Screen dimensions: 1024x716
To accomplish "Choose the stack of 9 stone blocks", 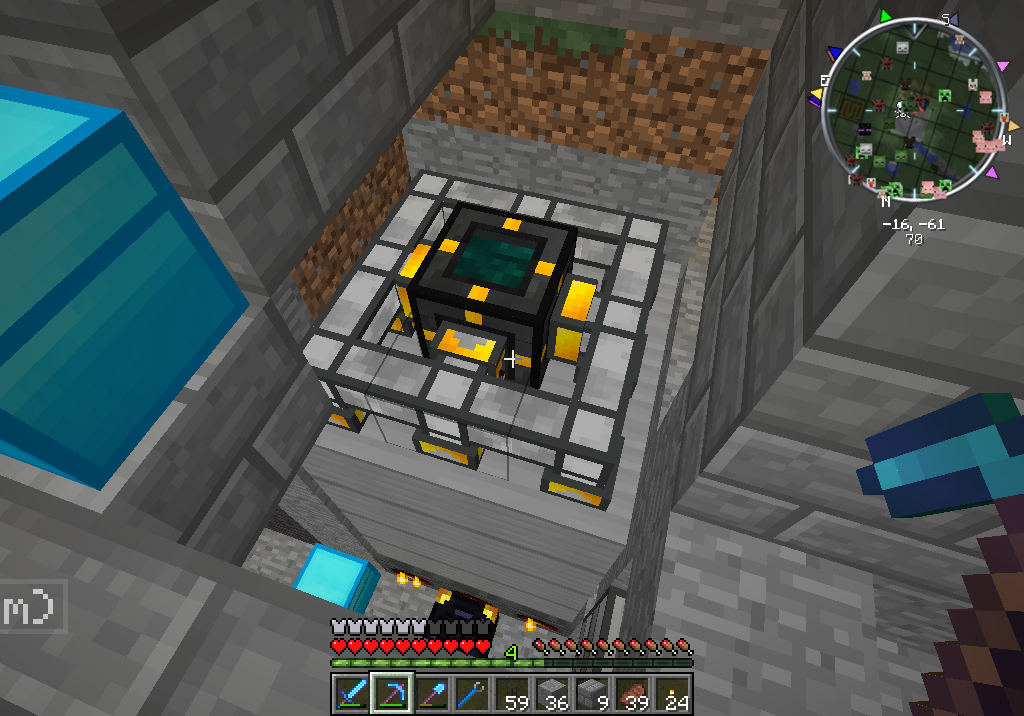I will (x=592, y=694).
